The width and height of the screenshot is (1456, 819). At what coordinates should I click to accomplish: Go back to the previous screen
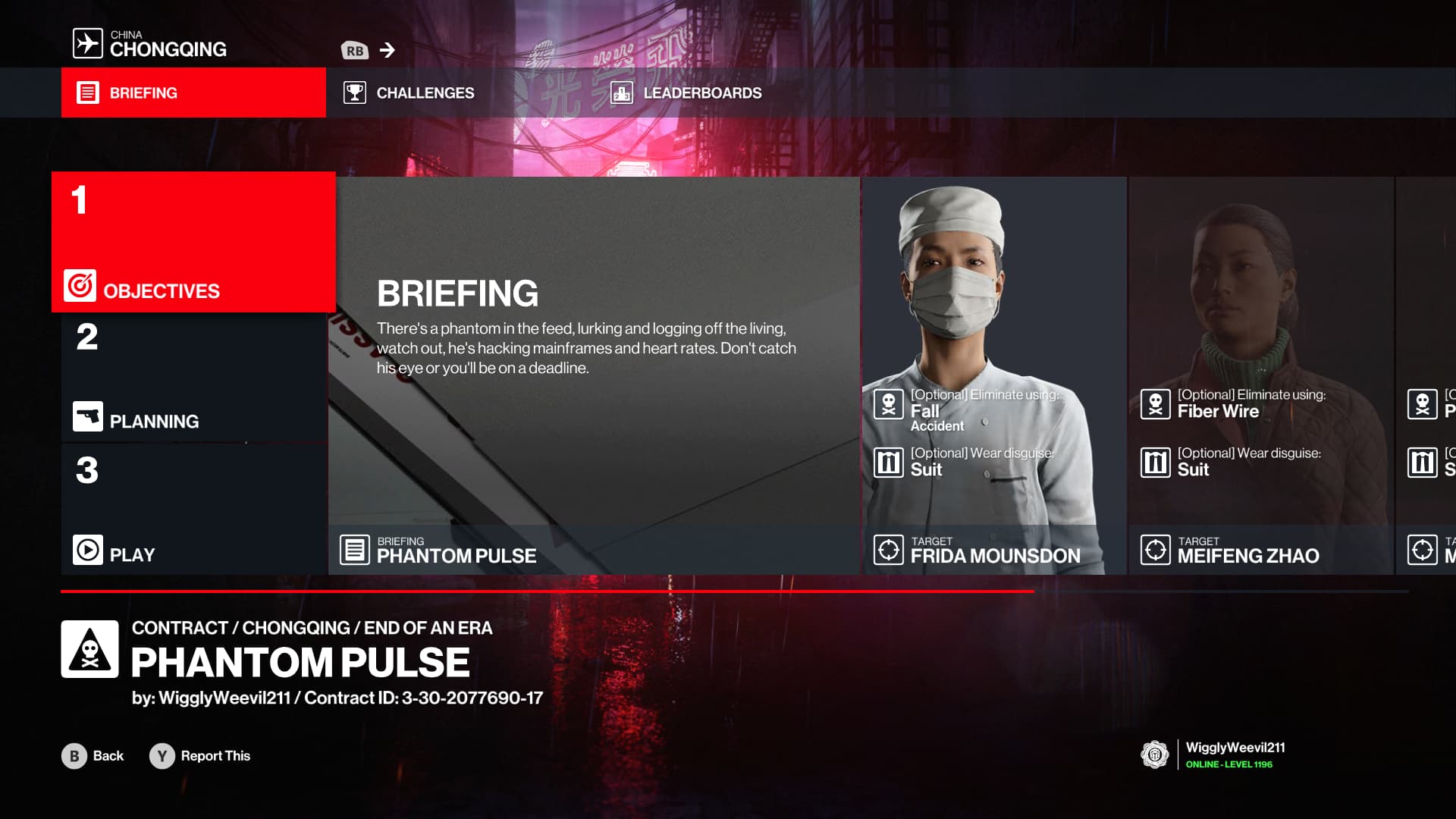coord(93,756)
